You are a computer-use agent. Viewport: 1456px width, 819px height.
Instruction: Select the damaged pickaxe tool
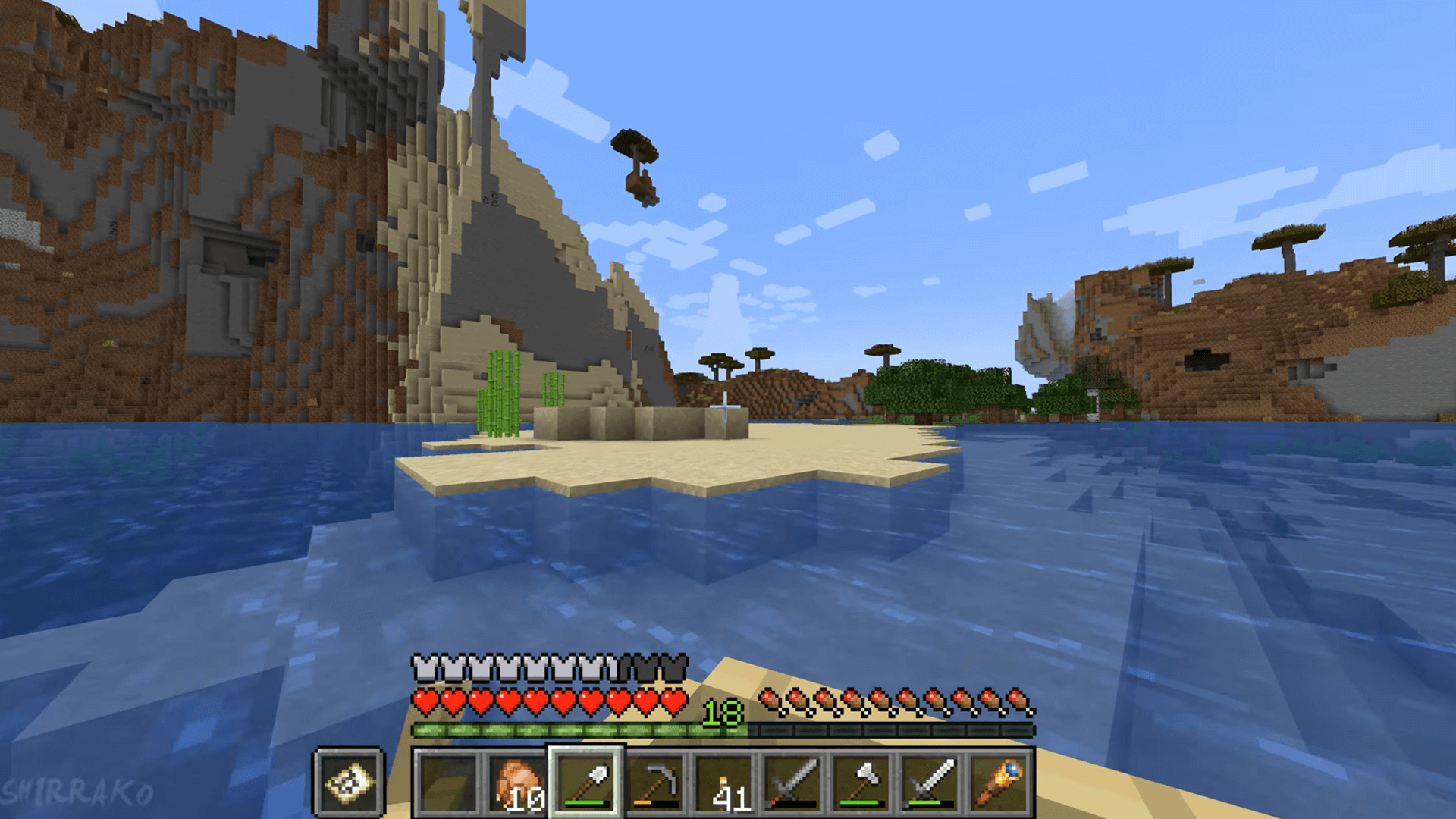[x=654, y=781]
